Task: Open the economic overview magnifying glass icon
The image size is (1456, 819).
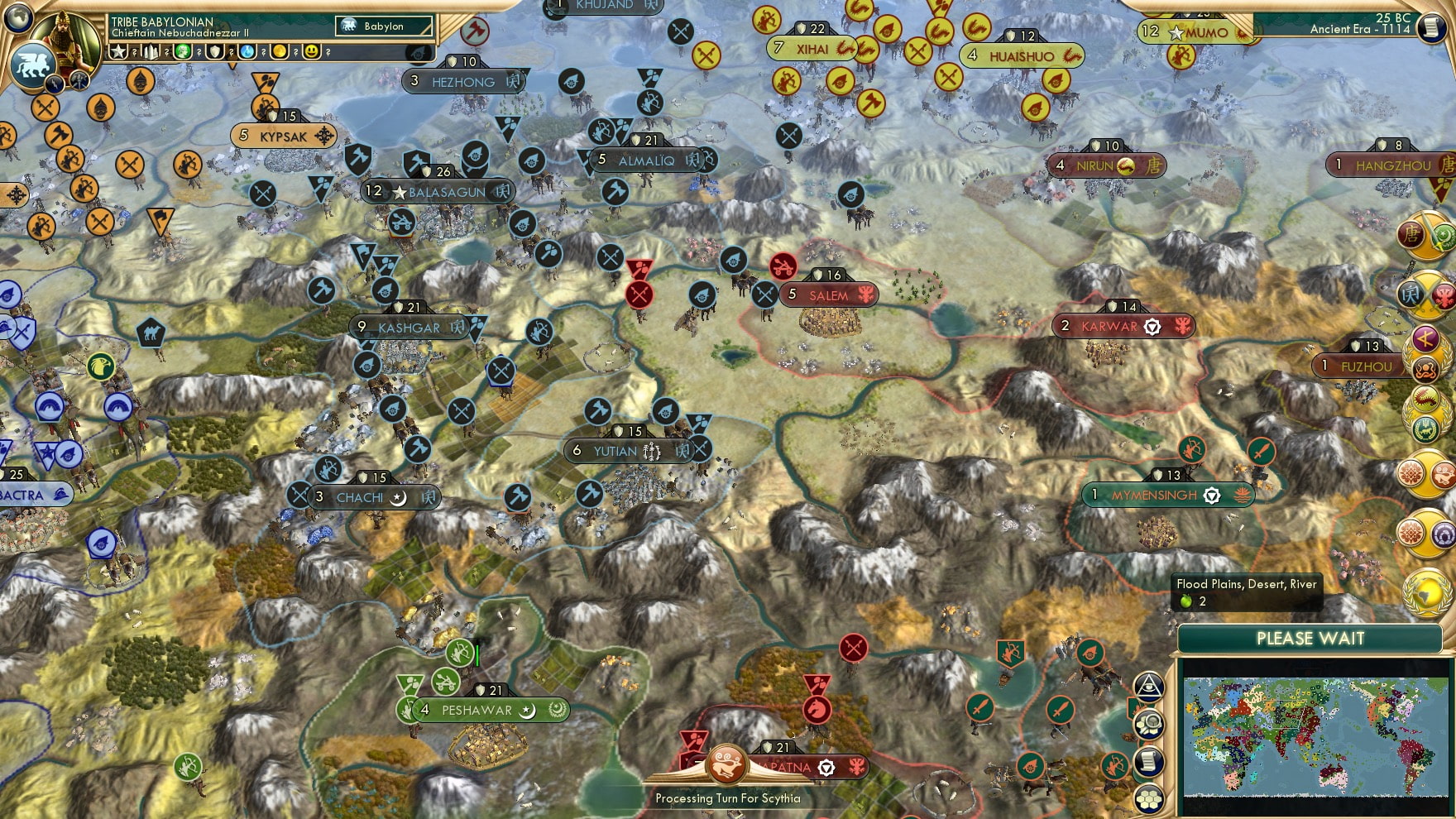Action: coord(1150,722)
